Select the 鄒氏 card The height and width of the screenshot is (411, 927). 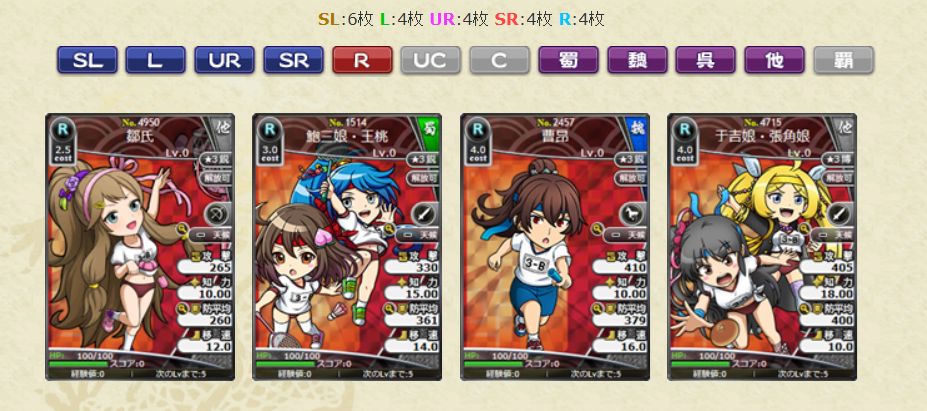tap(140, 246)
